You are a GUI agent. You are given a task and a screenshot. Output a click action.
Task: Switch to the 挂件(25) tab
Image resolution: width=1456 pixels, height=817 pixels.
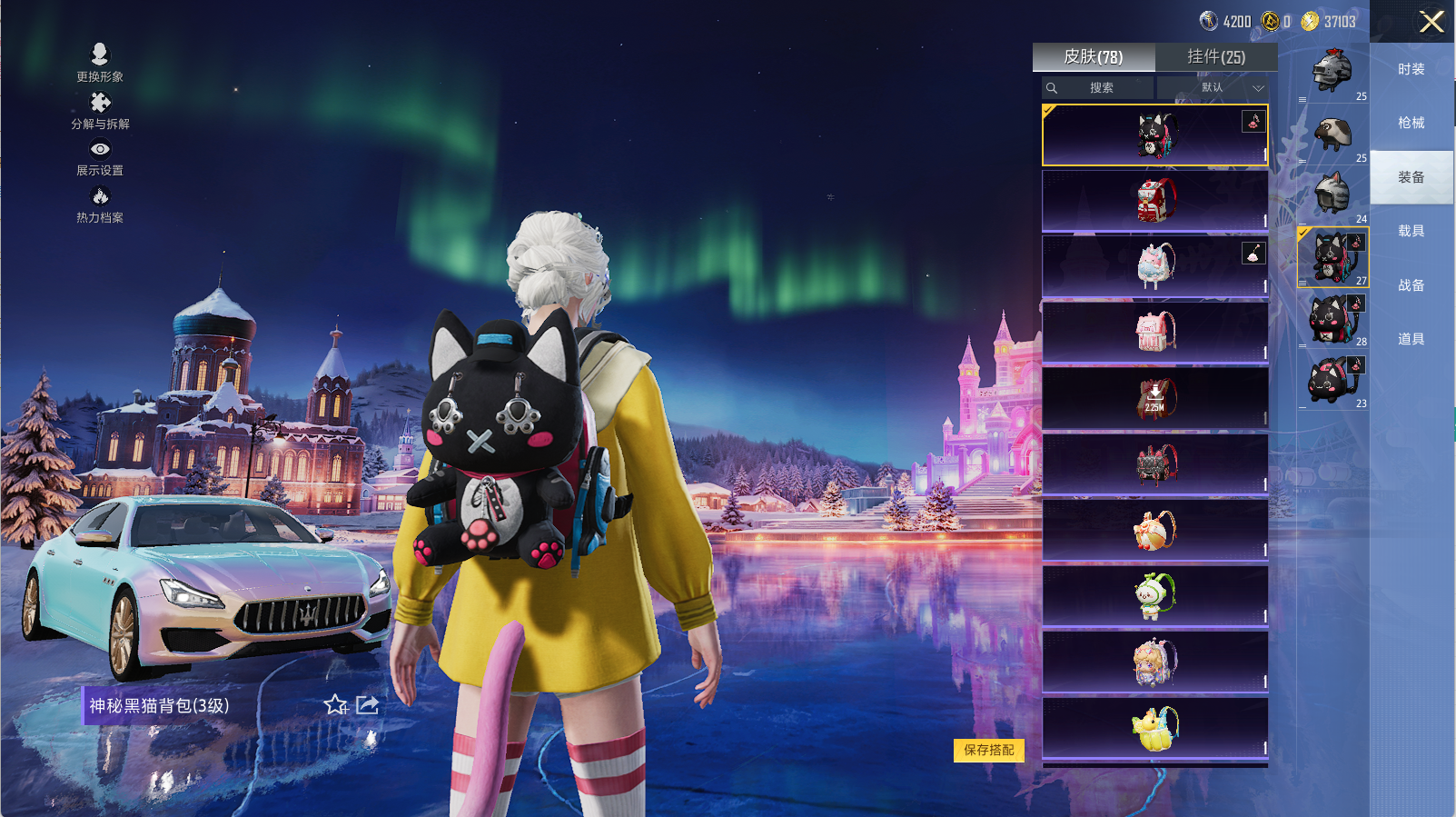(1216, 57)
